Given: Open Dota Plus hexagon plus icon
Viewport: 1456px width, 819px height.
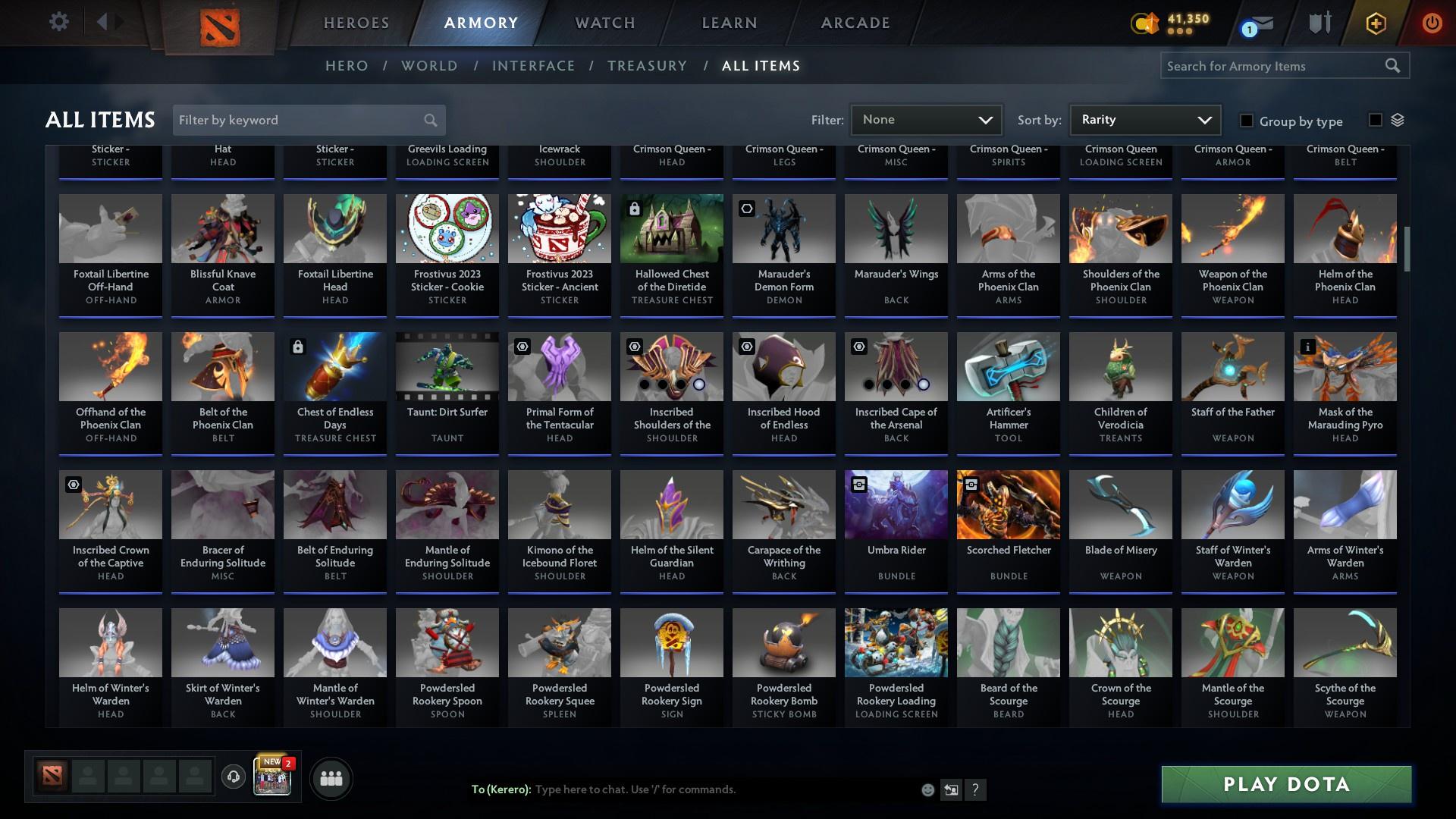Looking at the screenshot, I should coord(1375,23).
